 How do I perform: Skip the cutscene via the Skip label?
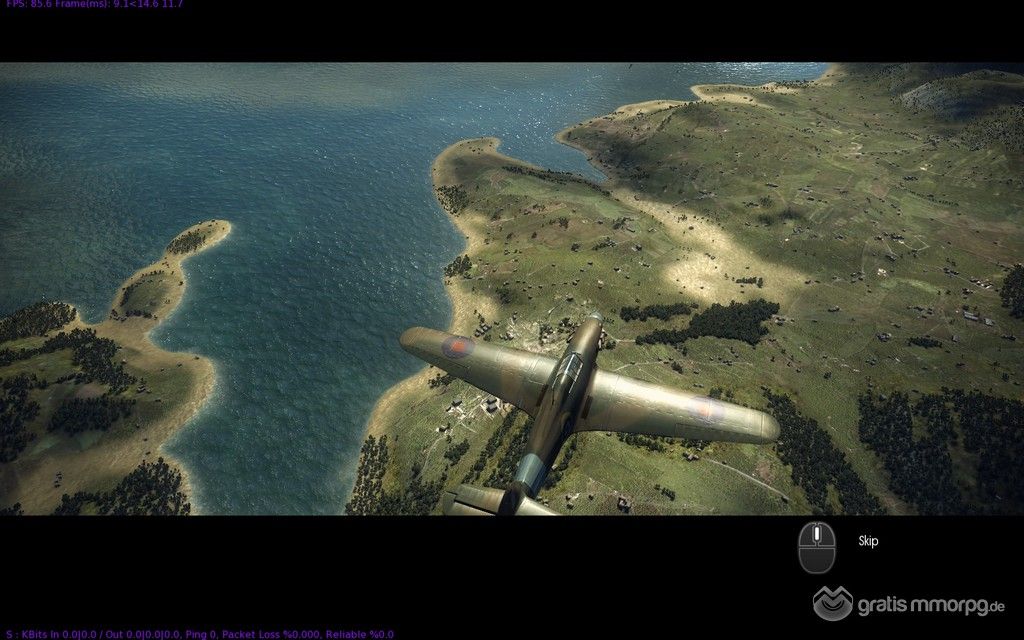click(868, 541)
